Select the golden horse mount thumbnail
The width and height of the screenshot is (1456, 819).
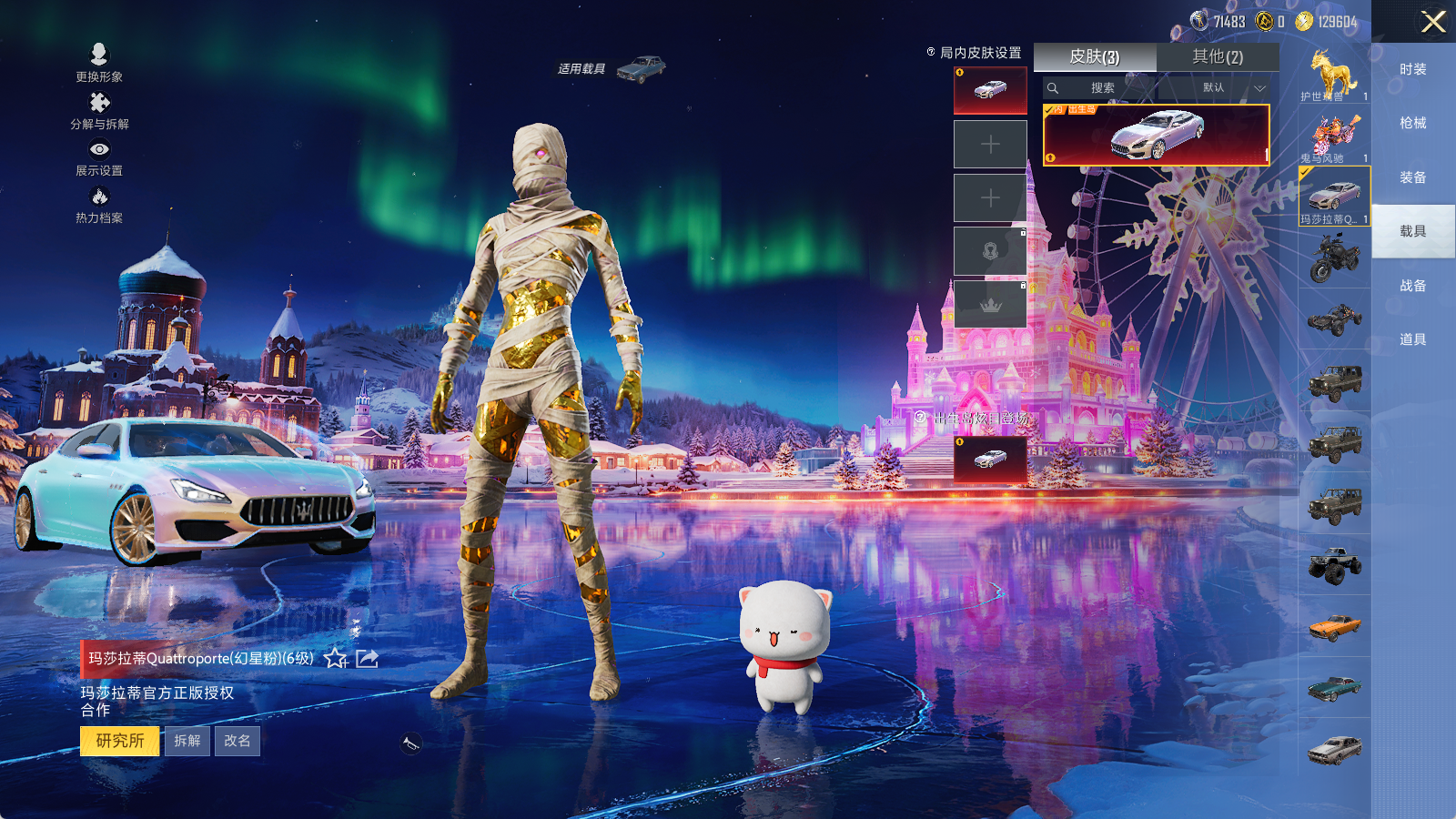[x=1334, y=74]
